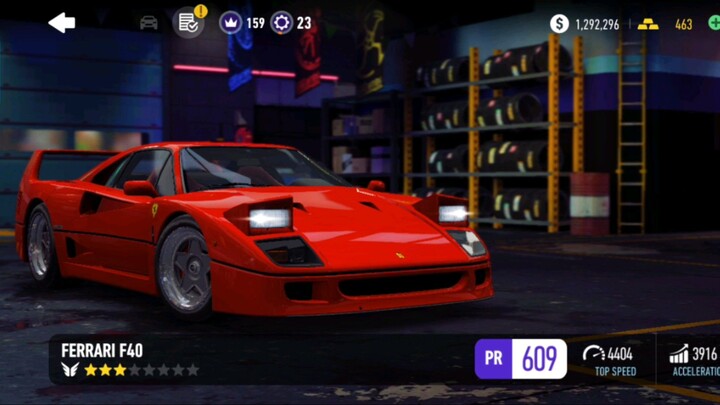Viewport: 720px width, 405px height.
Task: Select the gear icon showing 23
Action: [x=291, y=22]
